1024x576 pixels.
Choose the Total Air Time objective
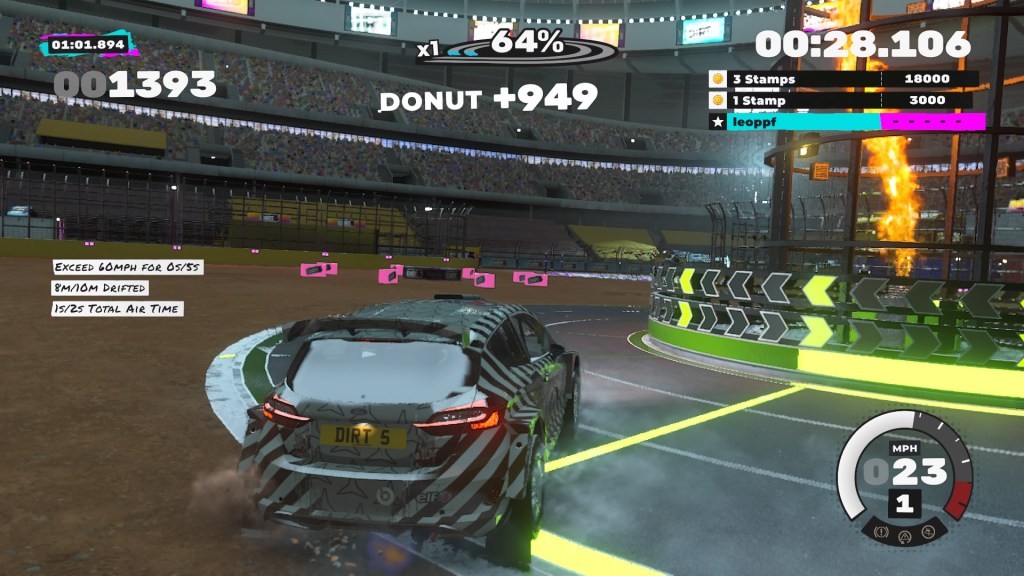click(x=116, y=309)
